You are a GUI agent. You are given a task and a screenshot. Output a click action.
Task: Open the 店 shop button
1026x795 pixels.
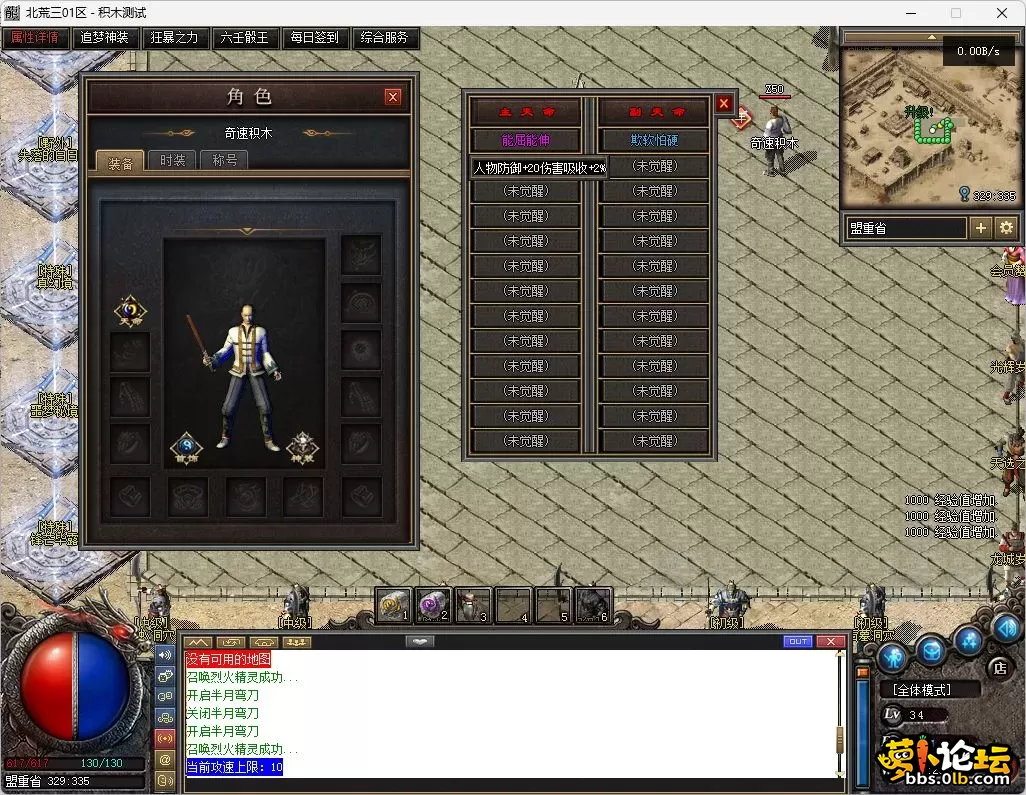point(999,667)
